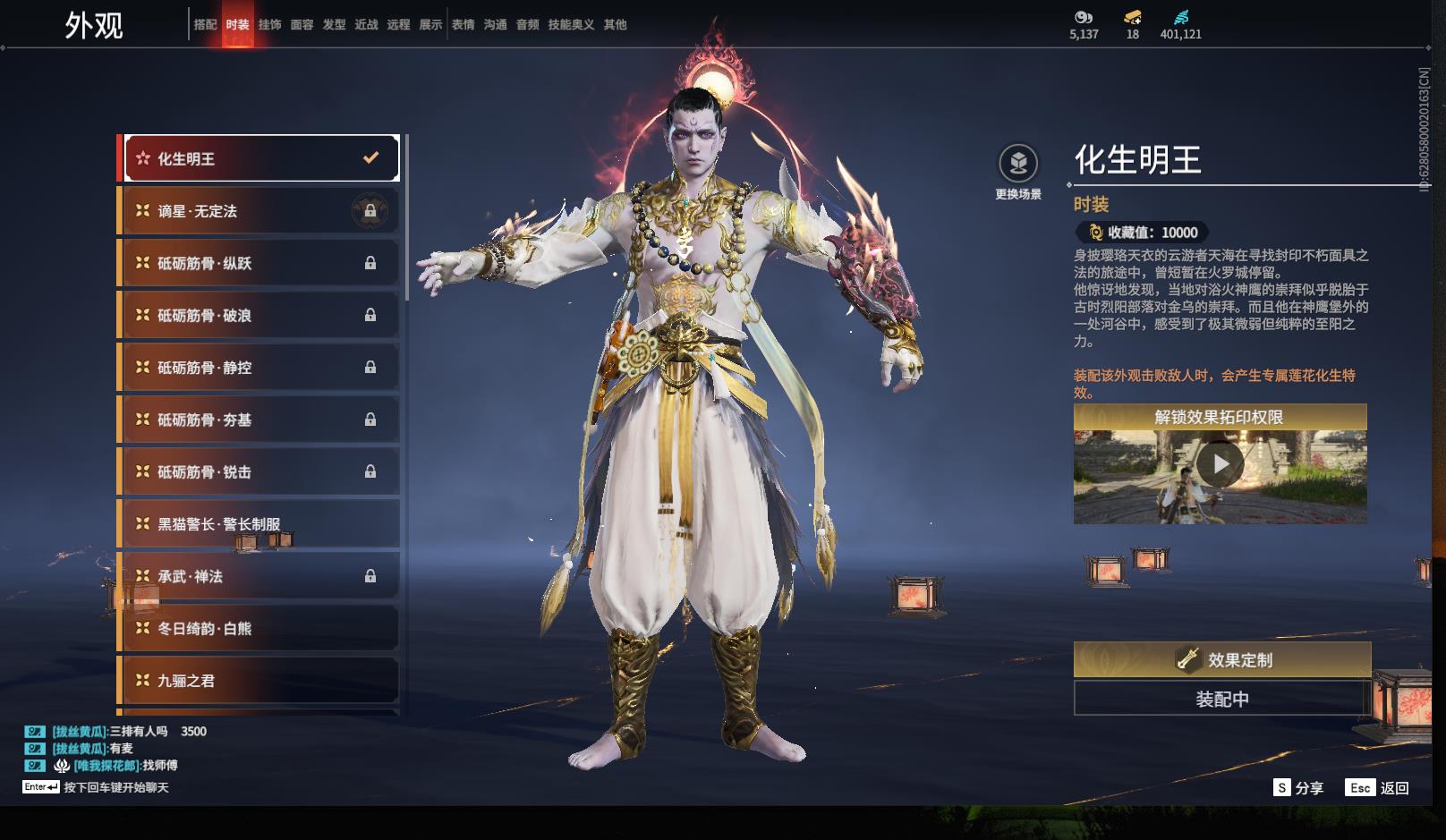
Task: Open 效果定制 effect customization
Action: click(x=1221, y=660)
